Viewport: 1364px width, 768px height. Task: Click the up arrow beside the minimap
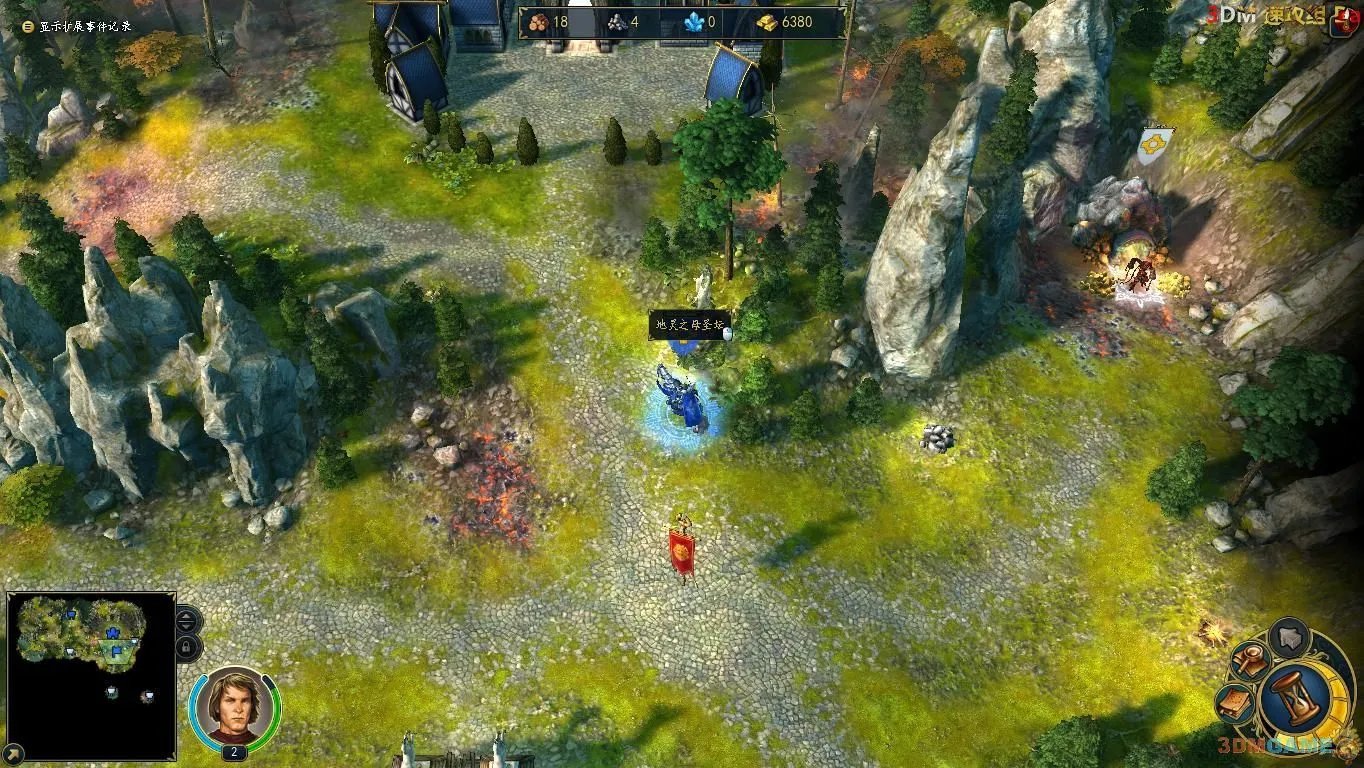click(185, 617)
